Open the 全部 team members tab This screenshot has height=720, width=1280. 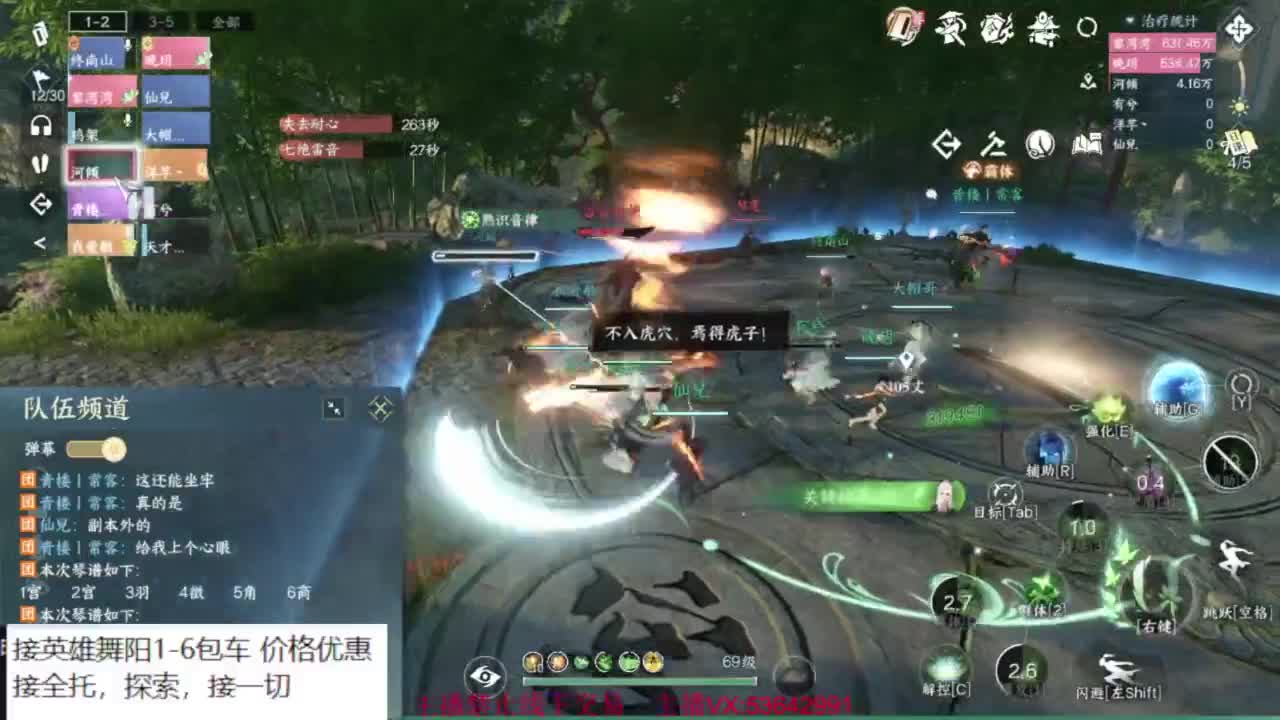pos(224,22)
